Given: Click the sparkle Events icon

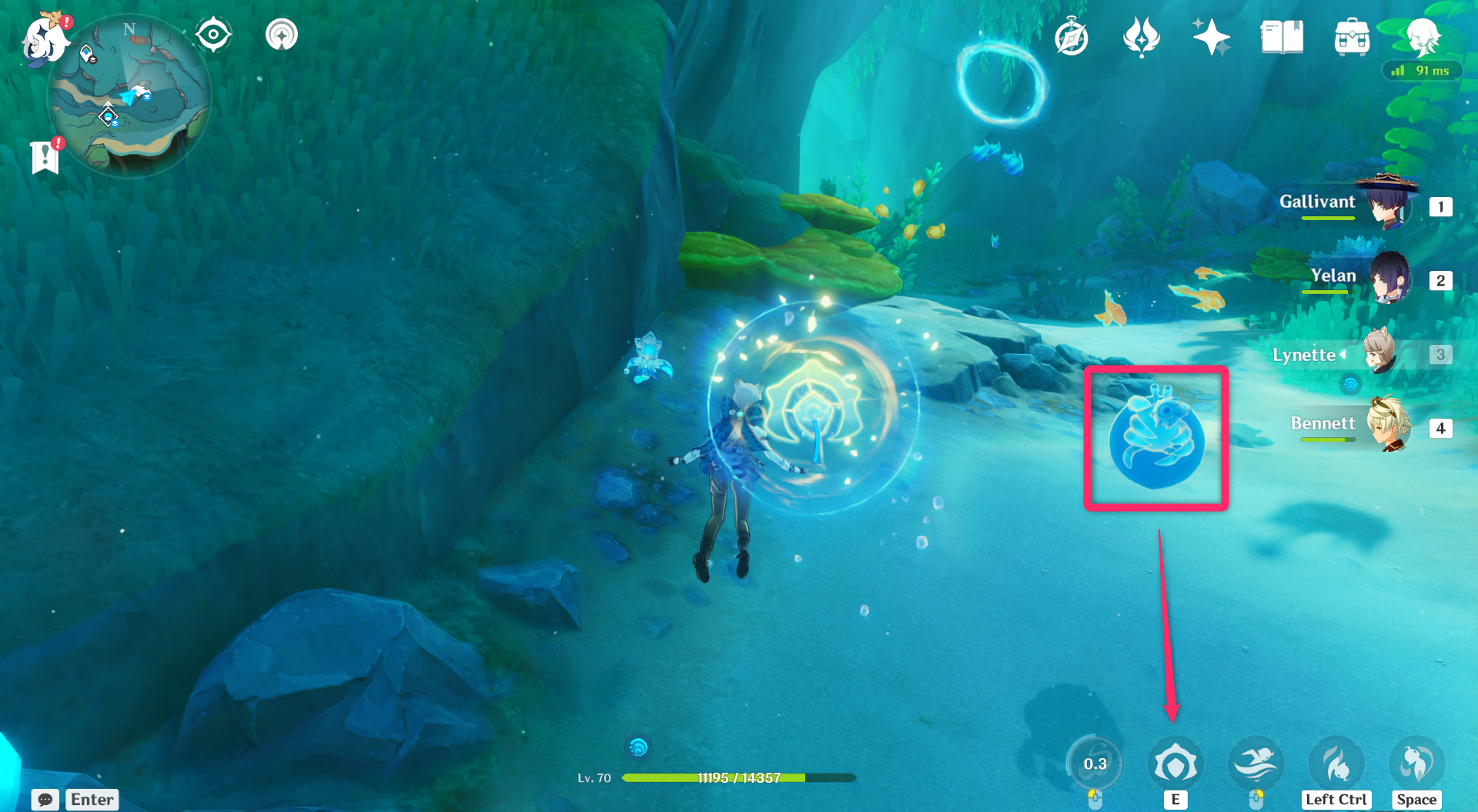Looking at the screenshot, I should point(1212,38).
